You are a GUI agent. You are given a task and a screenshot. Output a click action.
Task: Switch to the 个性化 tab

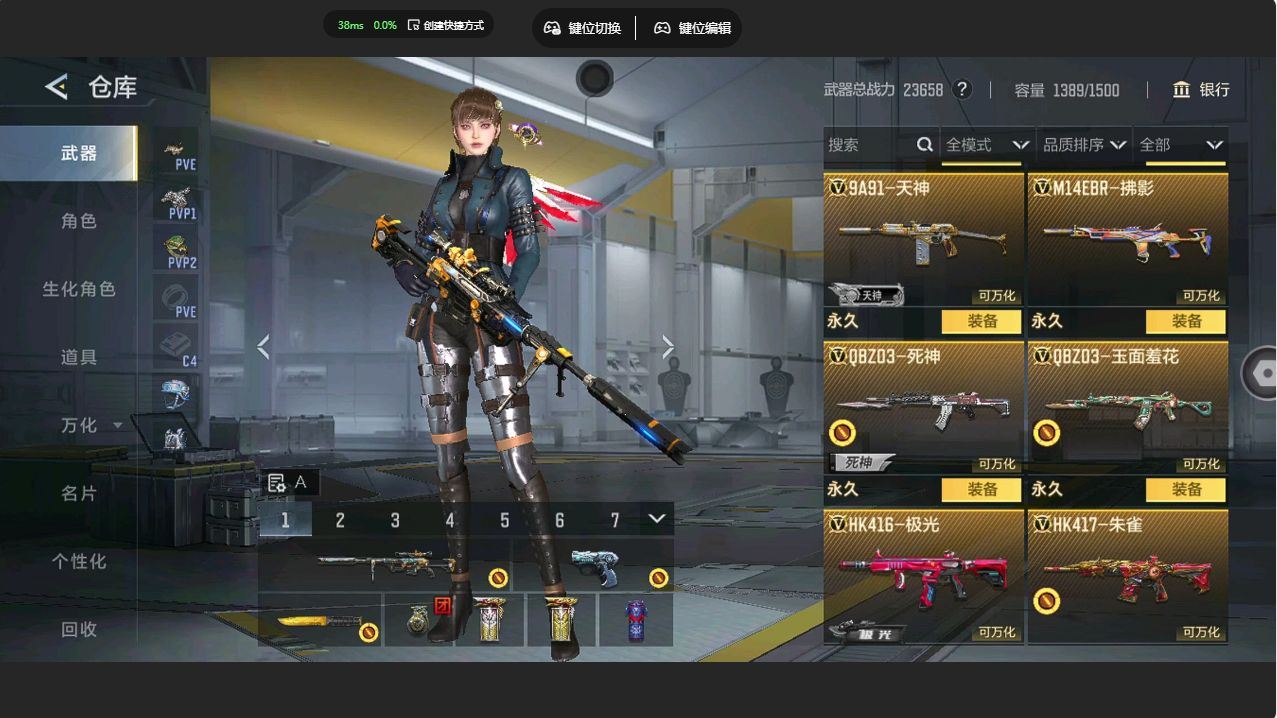(78, 561)
